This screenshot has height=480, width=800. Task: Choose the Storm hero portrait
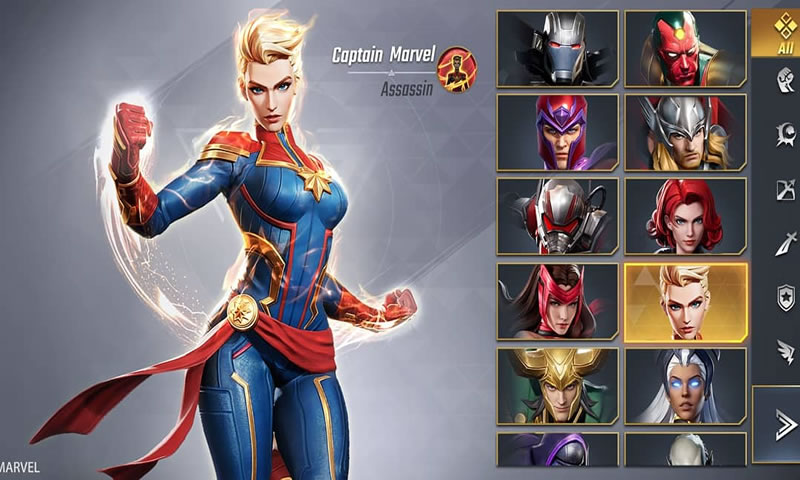pyautogui.click(x=686, y=385)
